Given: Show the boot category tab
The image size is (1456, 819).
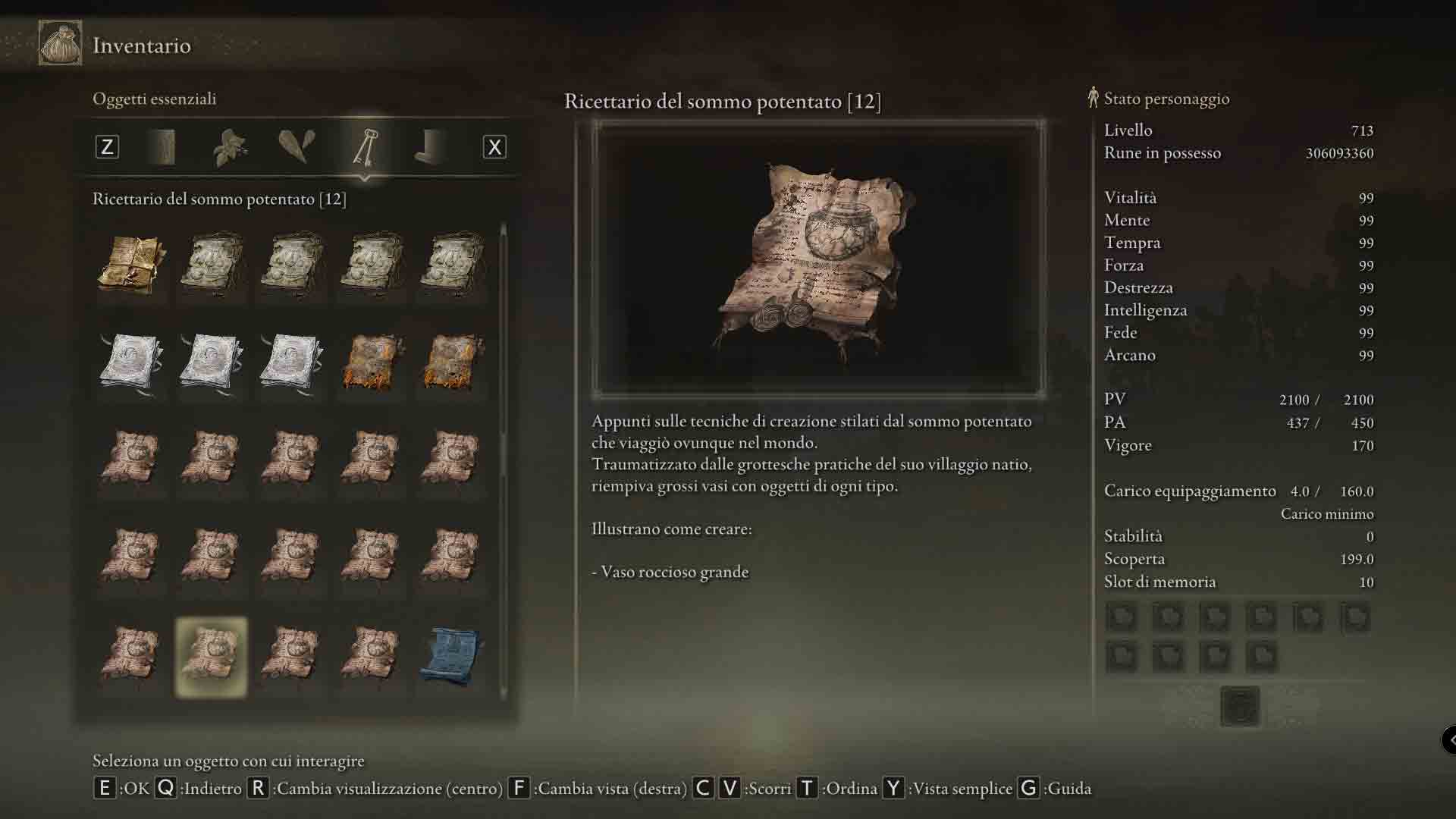Looking at the screenshot, I should (x=431, y=147).
